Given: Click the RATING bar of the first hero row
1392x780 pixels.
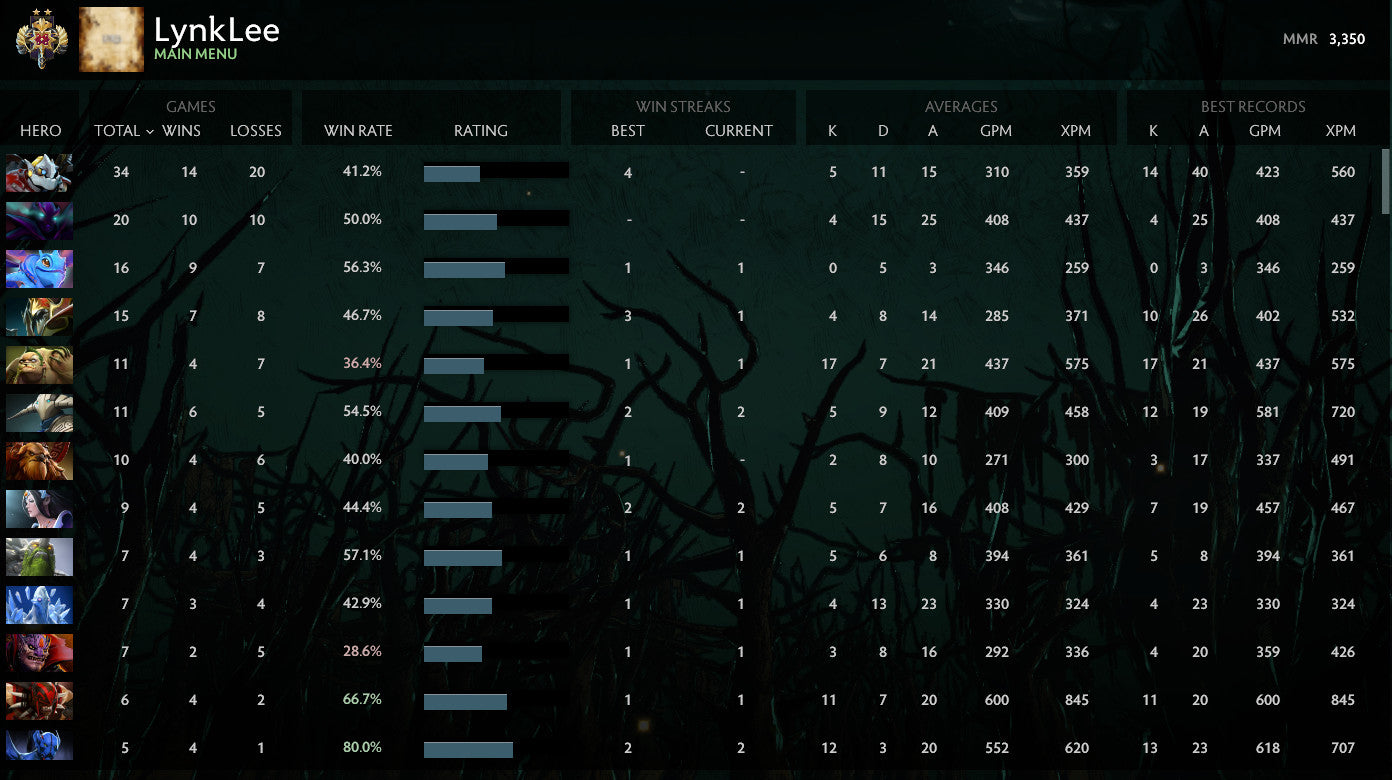Looking at the screenshot, I should 497,172.
